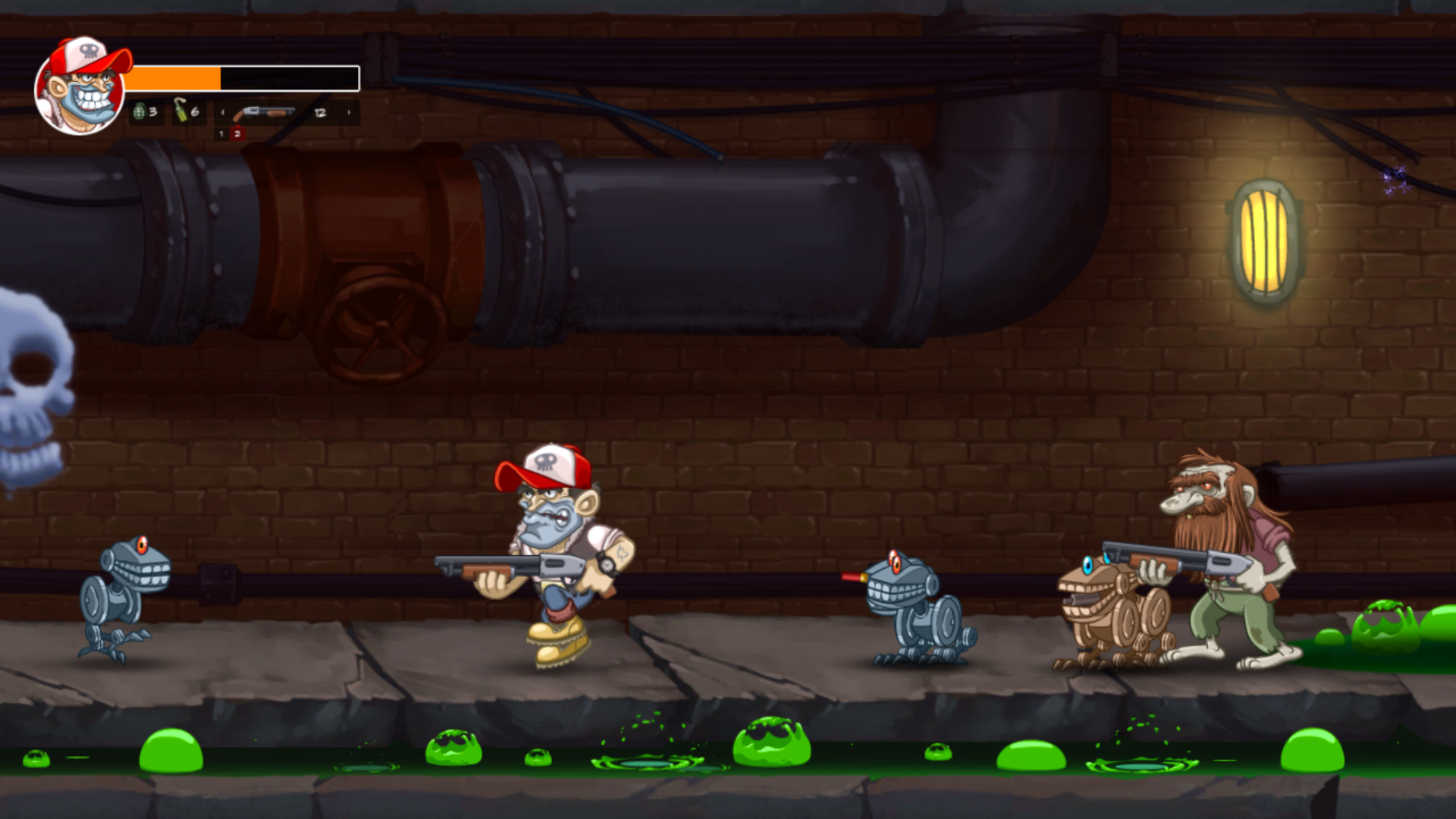Screen dimensions: 1456x819
Task: Click the silver robot dog in the center
Action: click(x=918, y=607)
